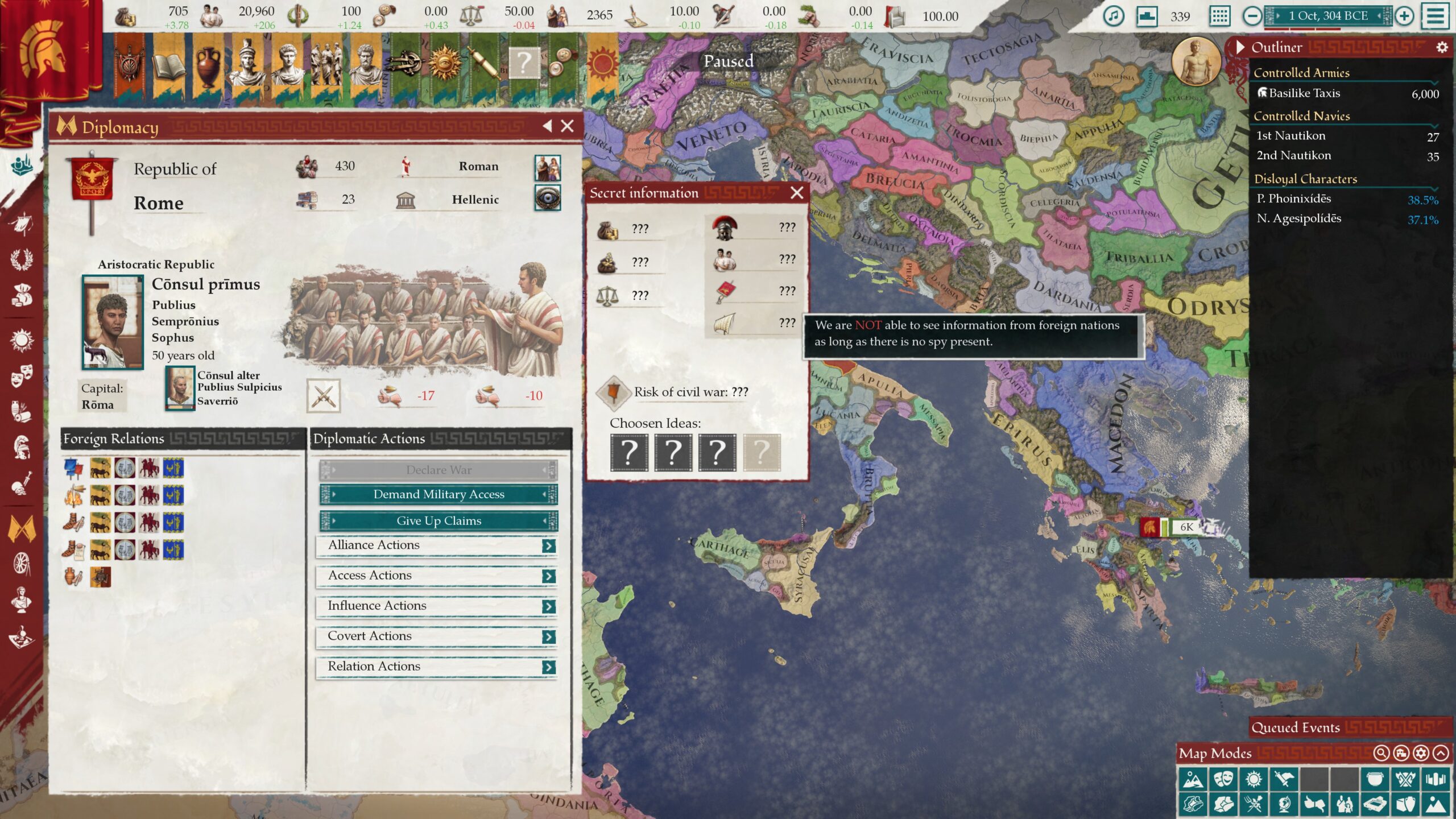Open the main menu hamburger button
Screen dimensions: 1456x819
pos(1436,16)
